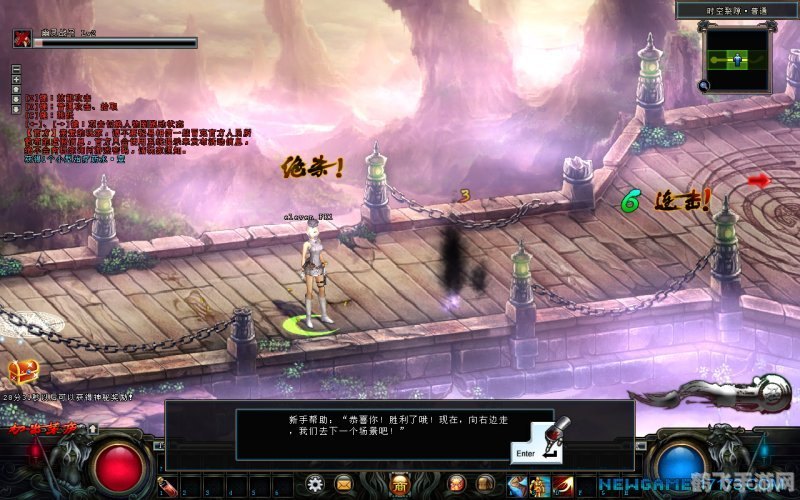Open the mail envelope icon

click(x=344, y=485)
